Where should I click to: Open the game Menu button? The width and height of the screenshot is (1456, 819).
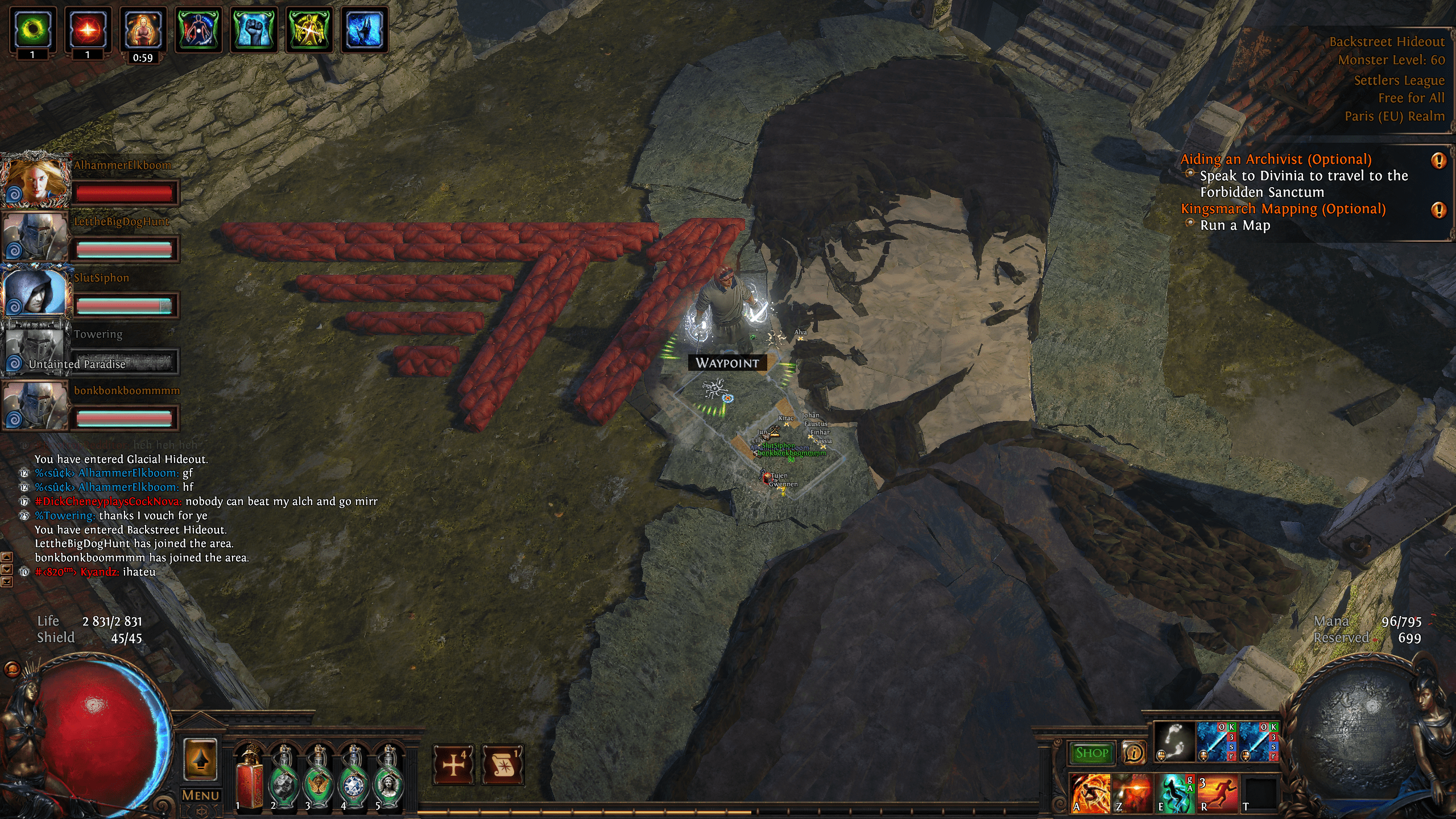pos(200,795)
